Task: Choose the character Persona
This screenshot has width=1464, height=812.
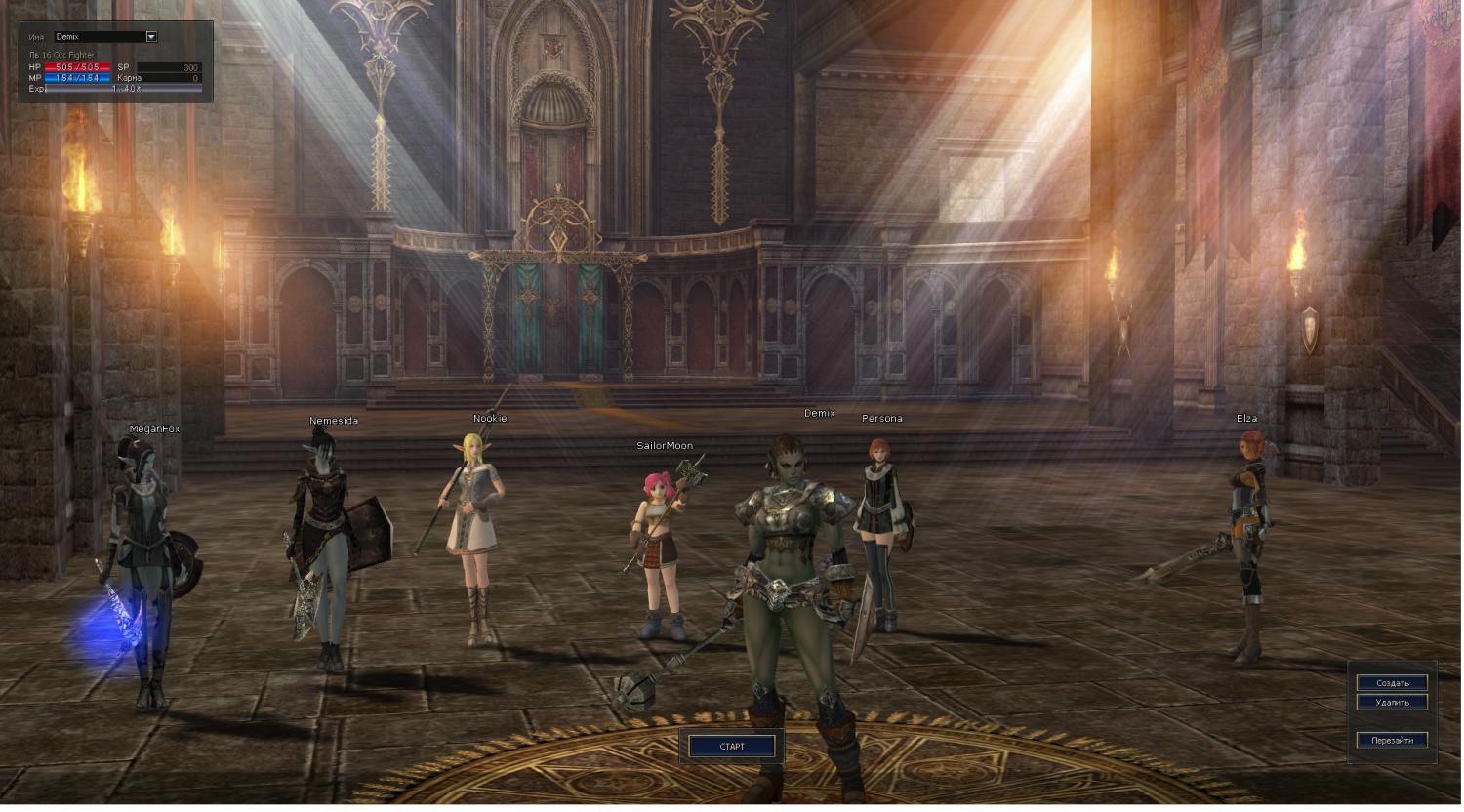Action: (x=880, y=527)
